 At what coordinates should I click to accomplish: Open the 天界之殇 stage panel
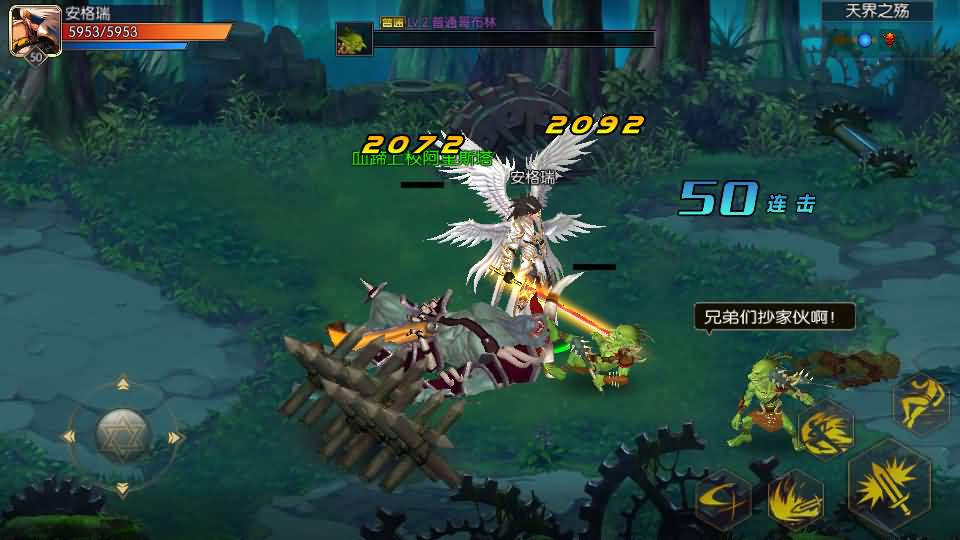pyautogui.click(x=877, y=12)
